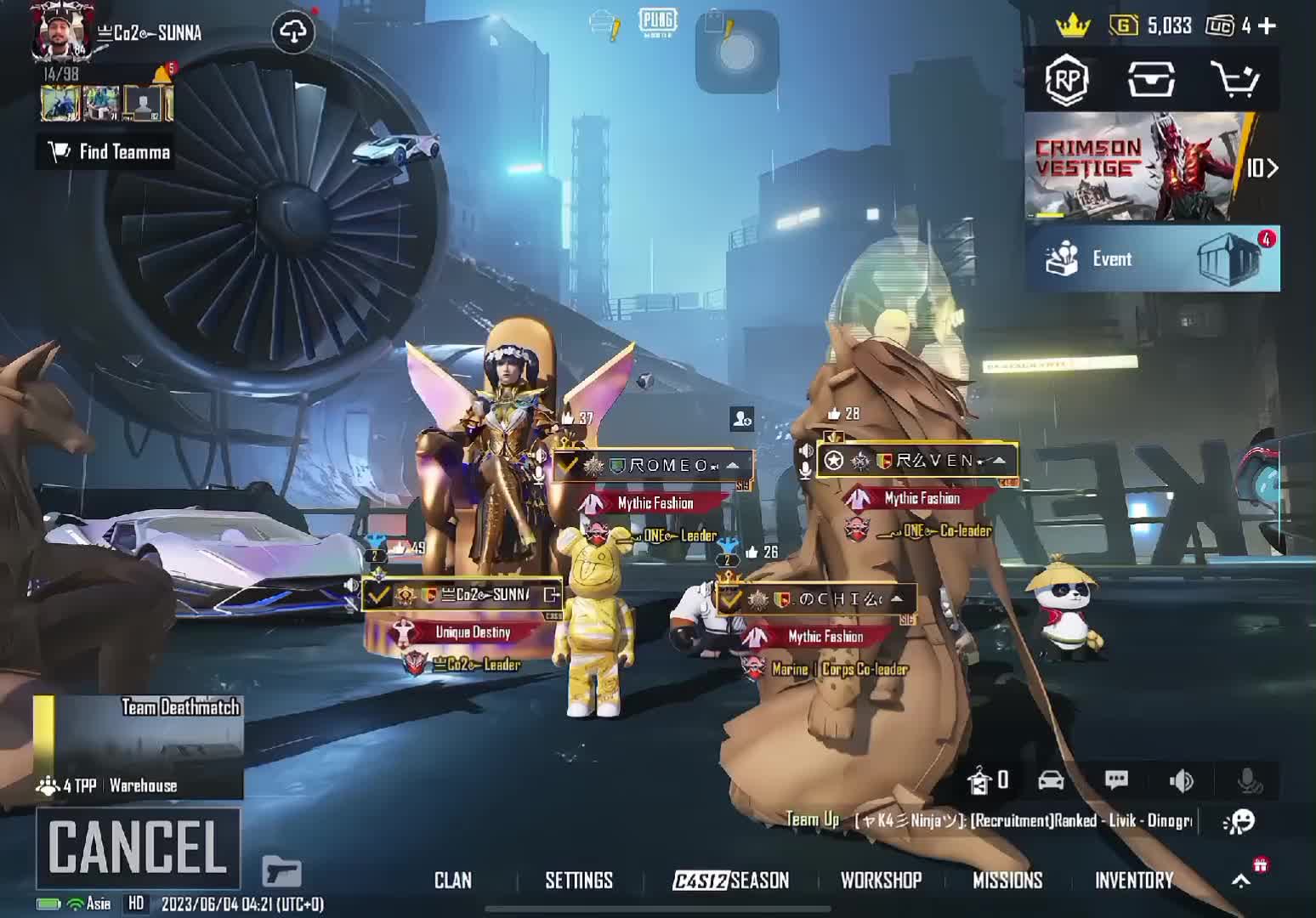The width and height of the screenshot is (1316, 918).
Task: Toggle the speaker voice output
Action: [x=1181, y=780]
